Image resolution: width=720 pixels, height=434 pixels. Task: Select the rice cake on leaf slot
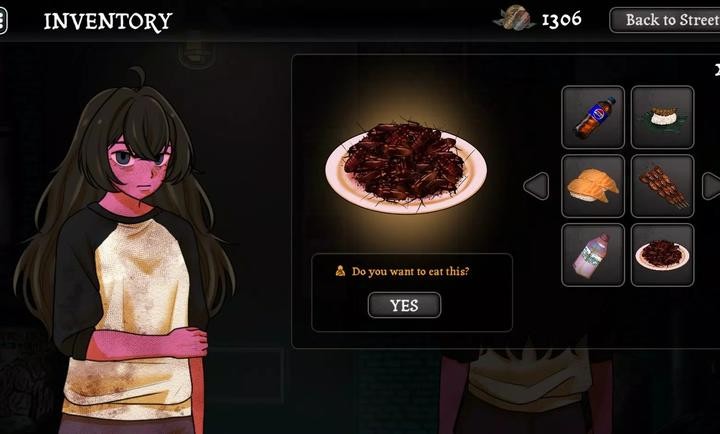coord(662,117)
